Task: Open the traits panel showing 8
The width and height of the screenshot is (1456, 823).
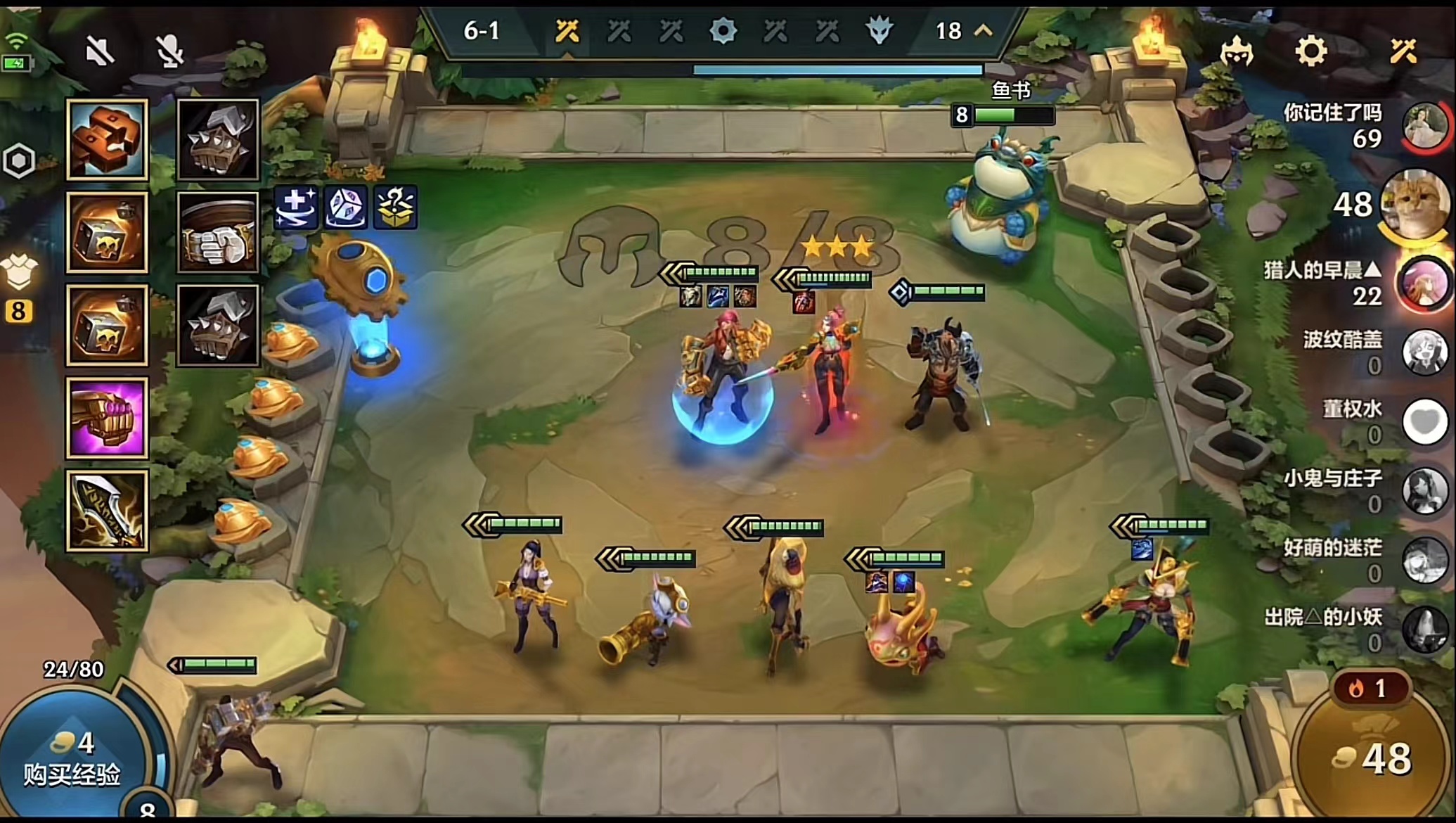Action: [x=19, y=288]
